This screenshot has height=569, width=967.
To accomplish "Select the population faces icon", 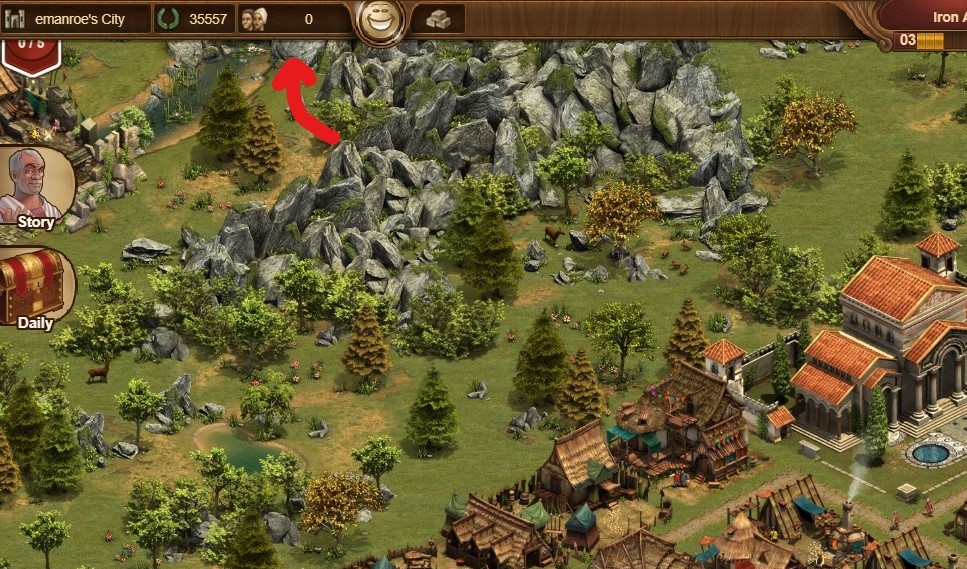I will coord(255,18).
